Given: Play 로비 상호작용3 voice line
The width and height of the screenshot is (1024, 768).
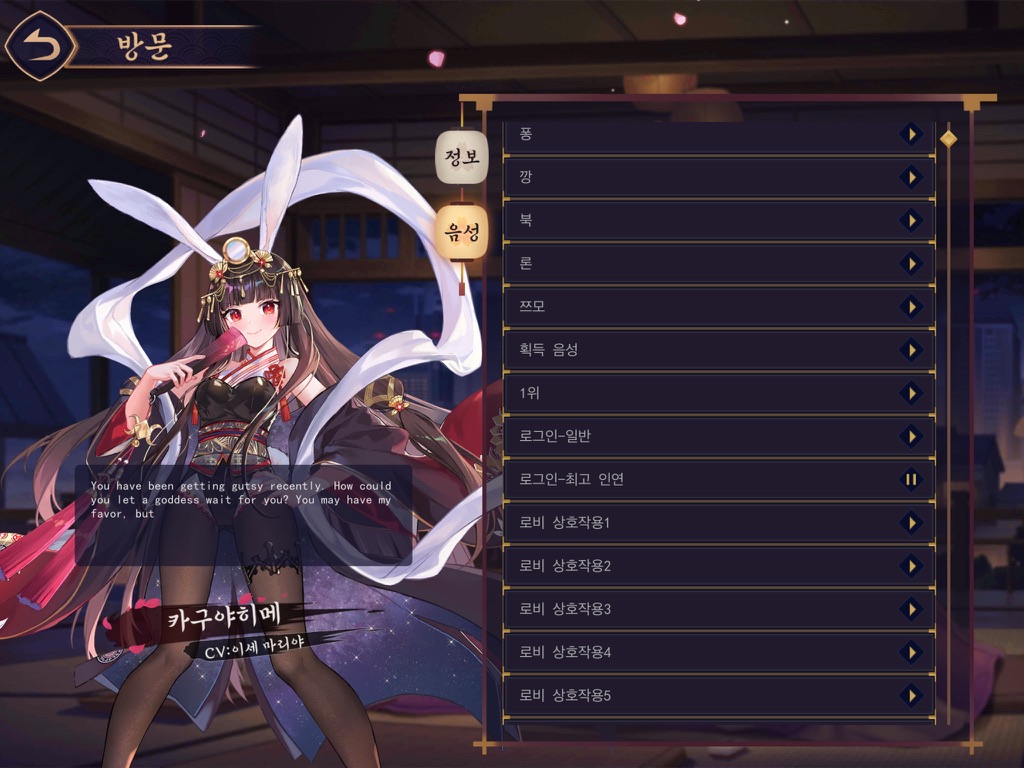Looking at the screenshot, I should tap(910, 608).
